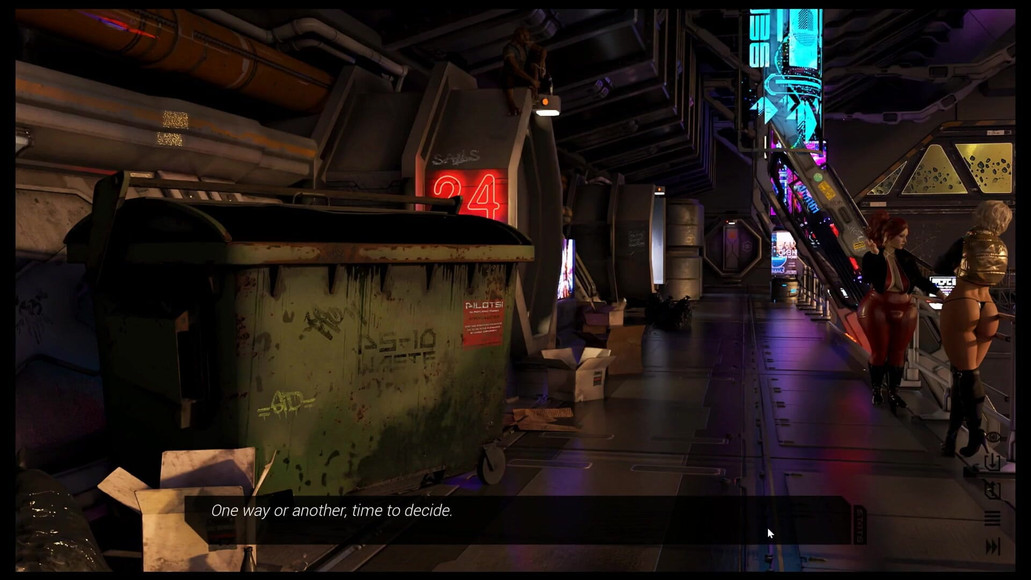Open the load menu via up-arrow icon
The image size is (1031, 580).
(992, 490)
